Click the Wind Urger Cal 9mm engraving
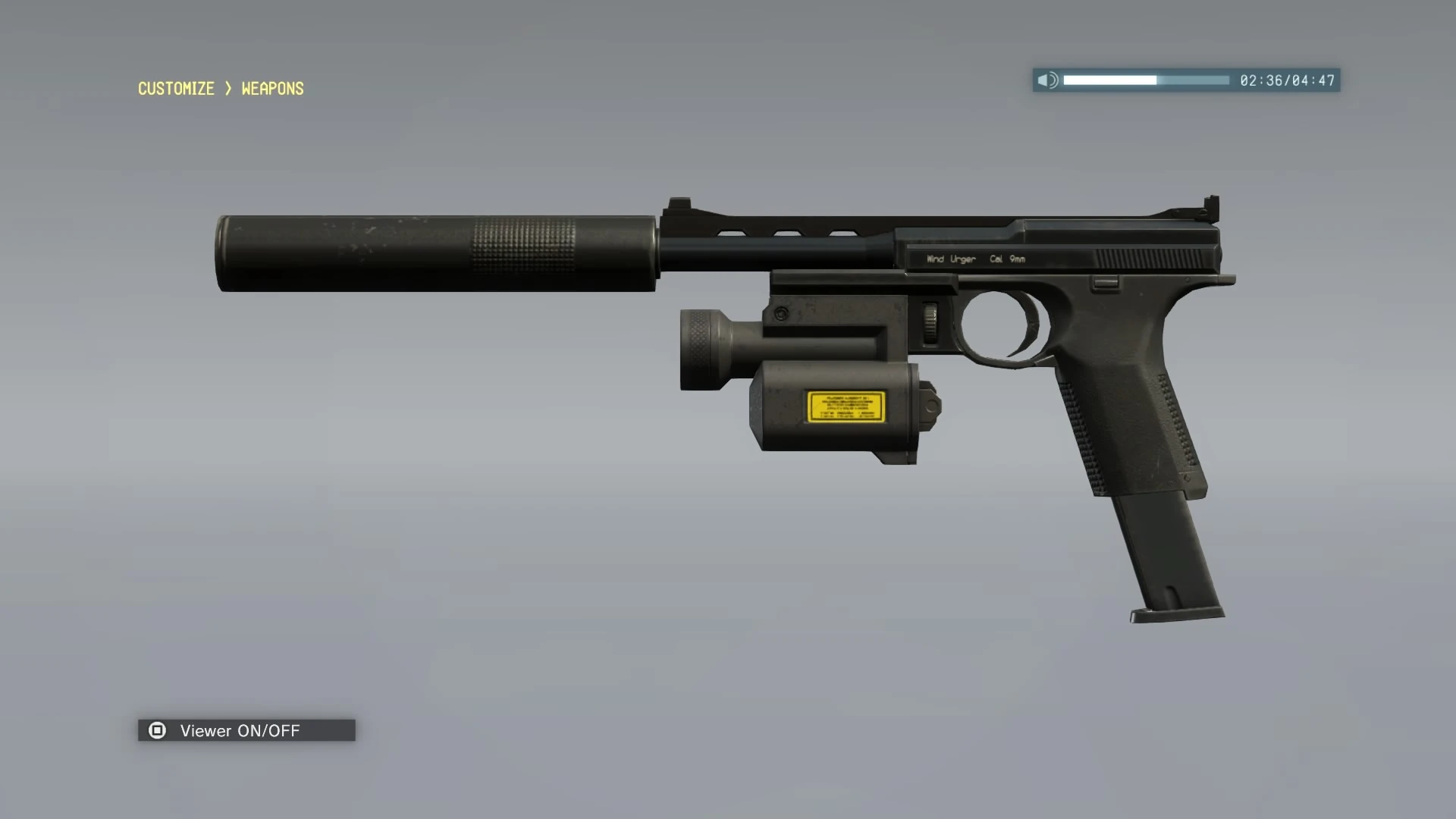 pos(974,259)
